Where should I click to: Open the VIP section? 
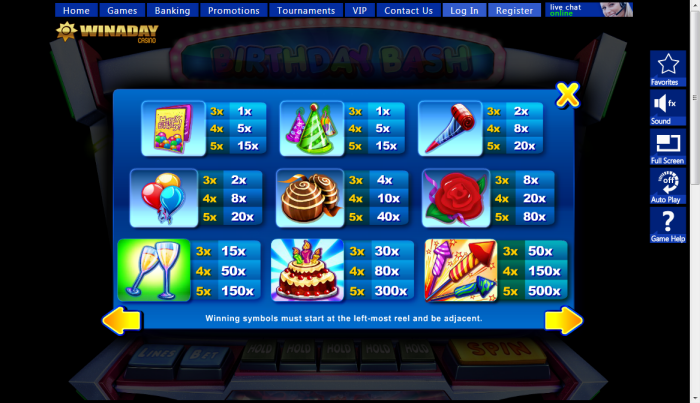click(360, 11)
